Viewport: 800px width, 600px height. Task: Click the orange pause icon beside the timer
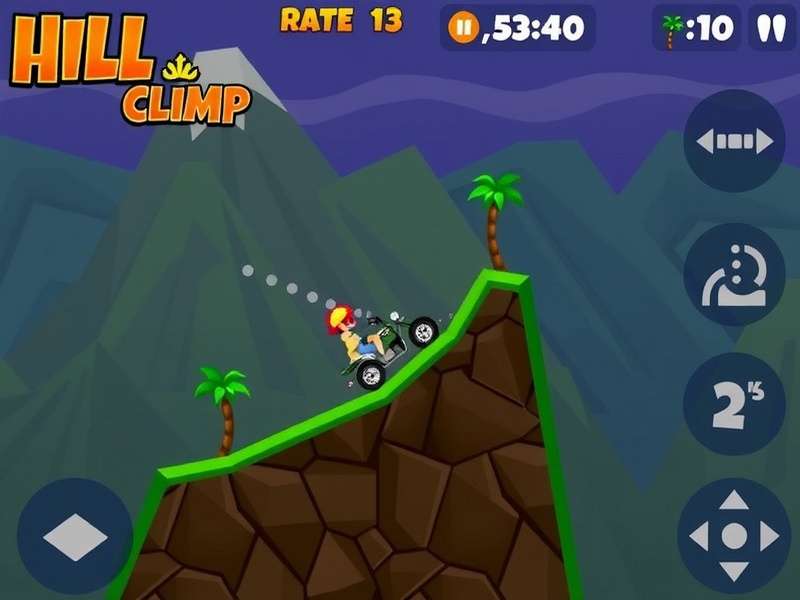pyautogui.click(x=463, y=28)
